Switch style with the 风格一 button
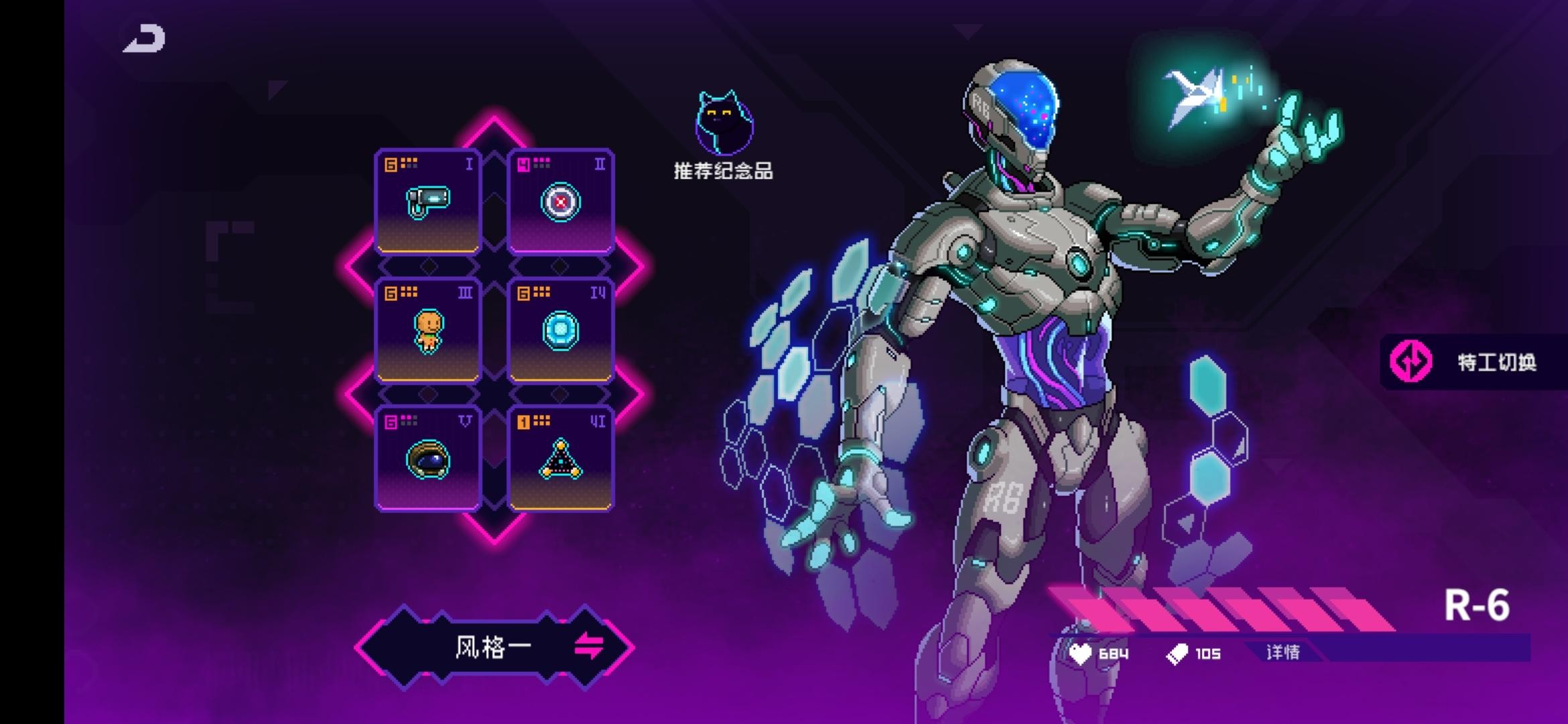1568x724 pixels. pos(495,647)
